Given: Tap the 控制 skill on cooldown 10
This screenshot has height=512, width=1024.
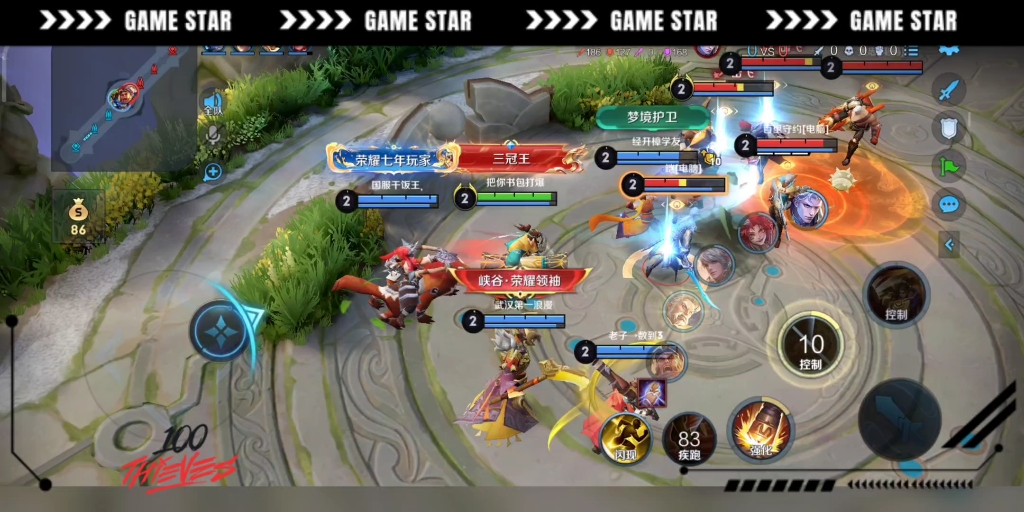Looking at the screenshot, I should point(810,345).
